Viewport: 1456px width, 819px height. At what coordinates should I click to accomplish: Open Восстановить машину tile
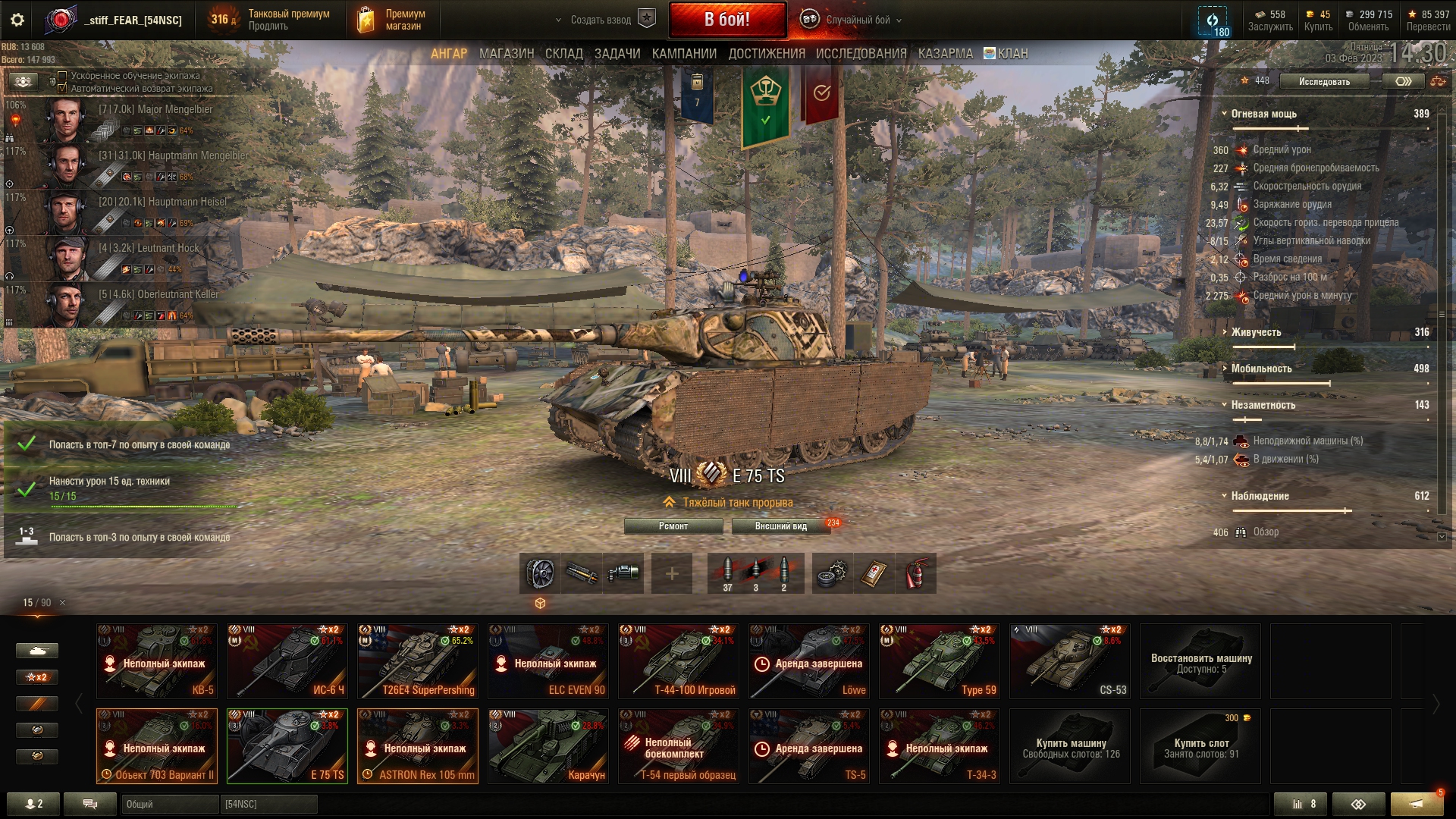point(1200,661)
